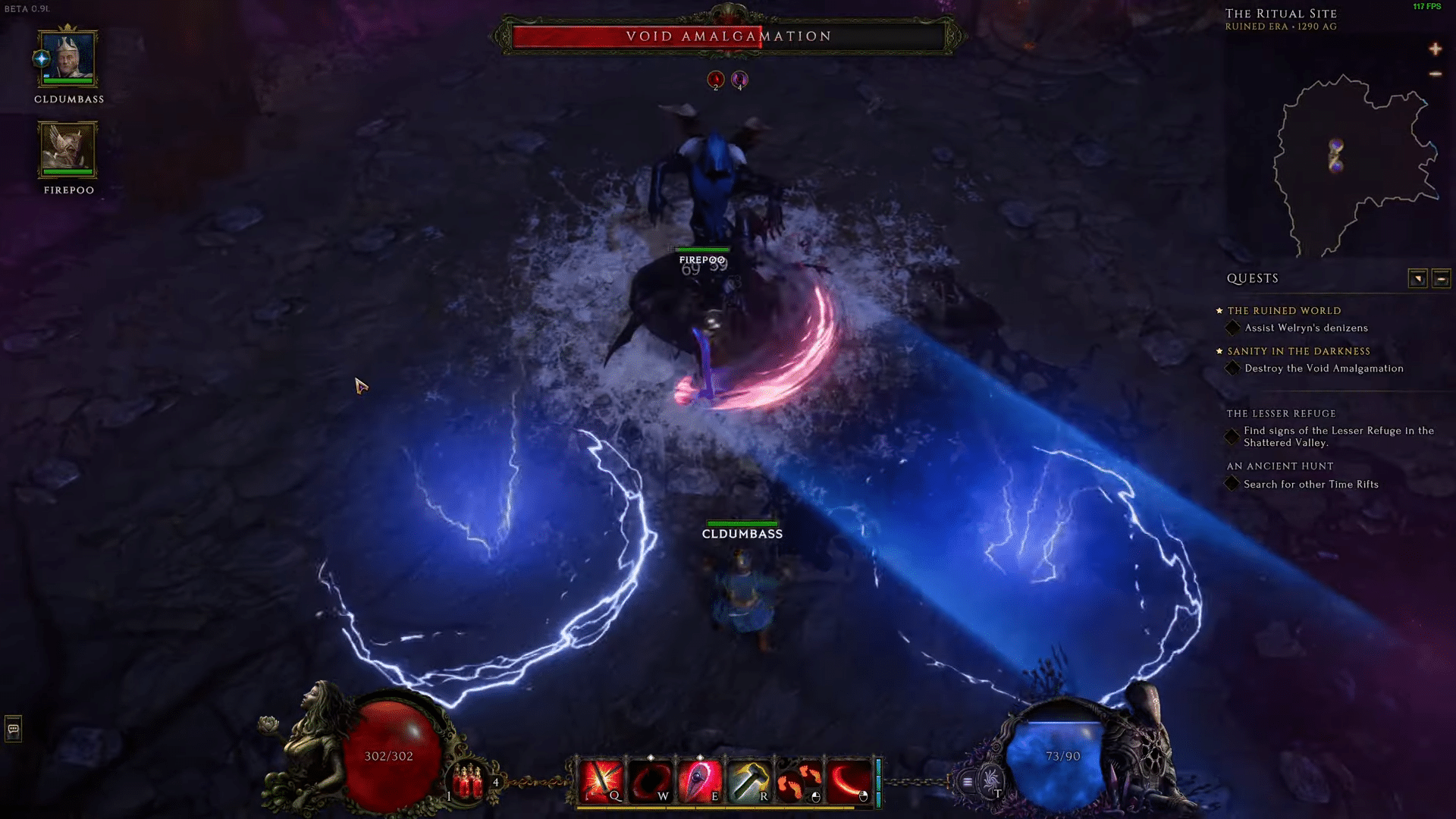The width and height of the screenshot is (1456, 819).
Task: Collapse the Quests tracker with the arrow button
Action: [x=1417, y=278]
